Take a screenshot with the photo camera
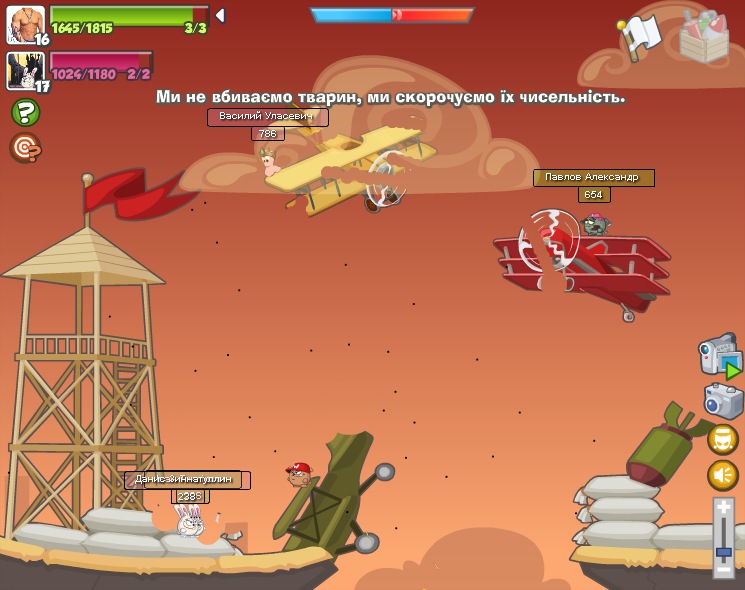 tap(723, 401)
